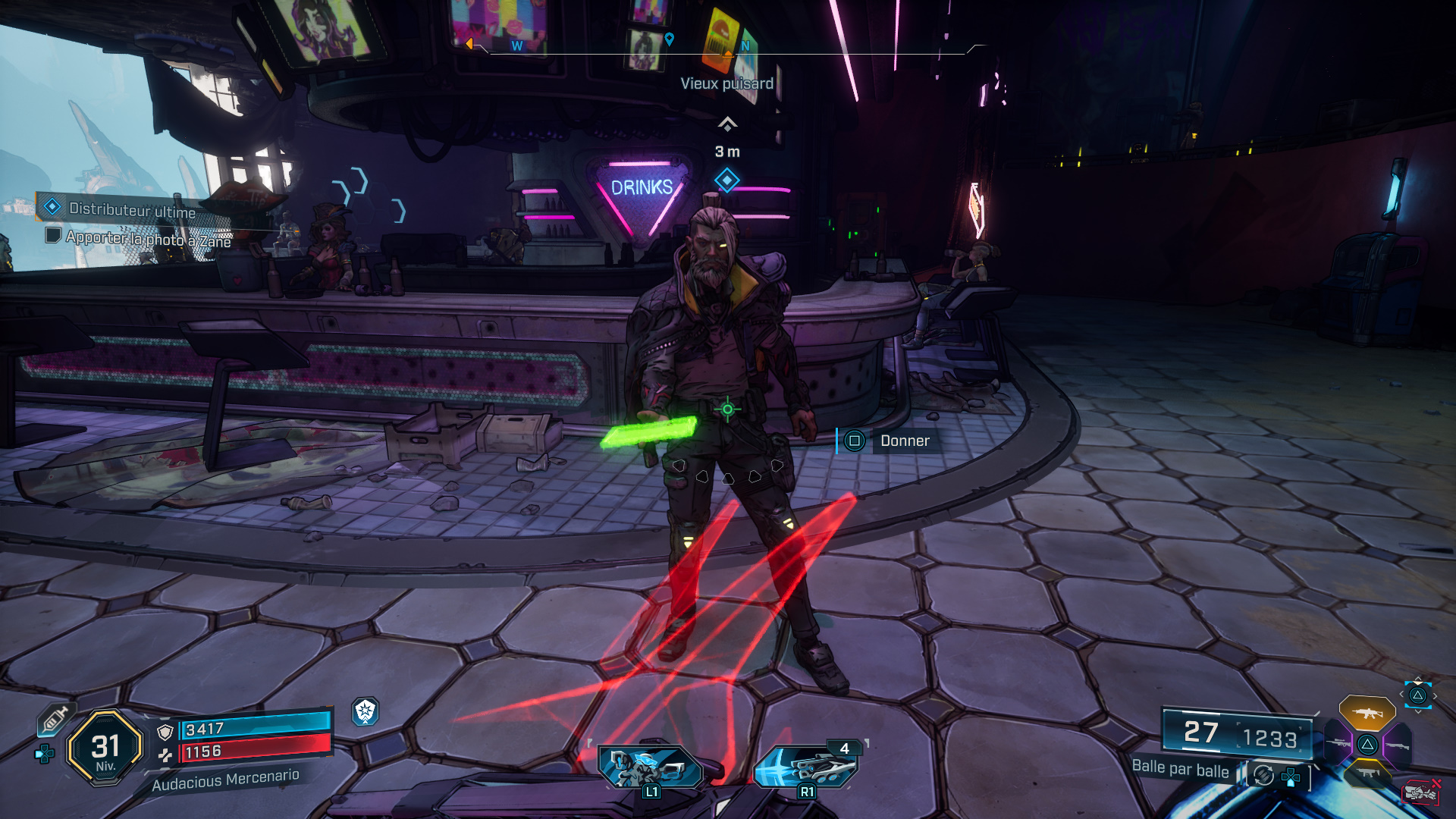Click the L1 action skill icon
This screenshot has height=819, width=1456.
tap(651, 766)
